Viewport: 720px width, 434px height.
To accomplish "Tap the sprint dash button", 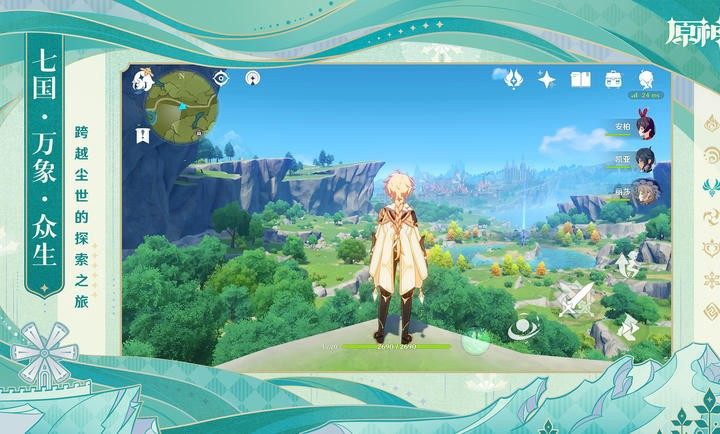I will point(628,326).
